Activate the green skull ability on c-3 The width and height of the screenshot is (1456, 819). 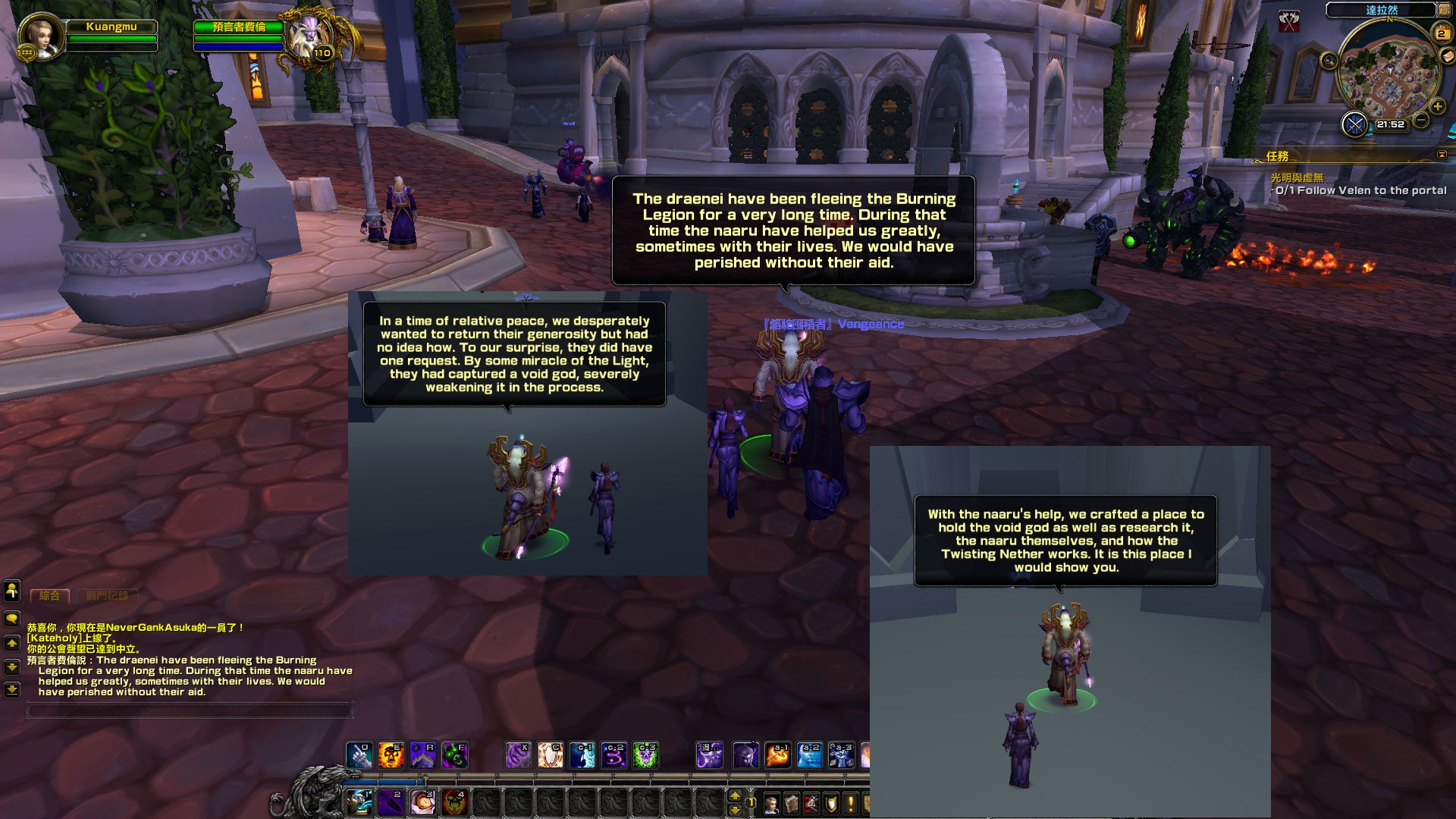click(645, 755)
